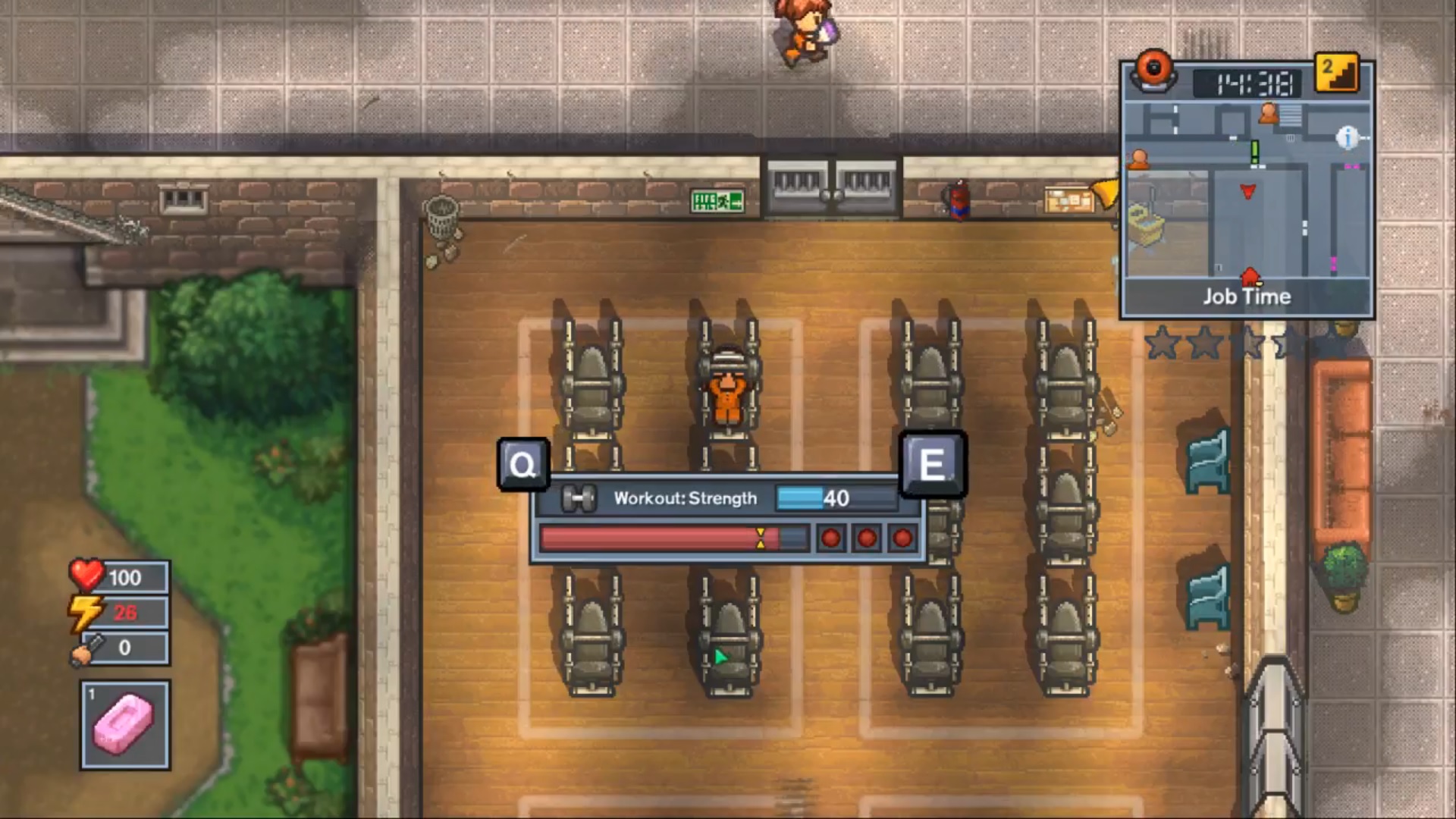Click the floor 2 stairs indicator

(x=1336, y=74)
